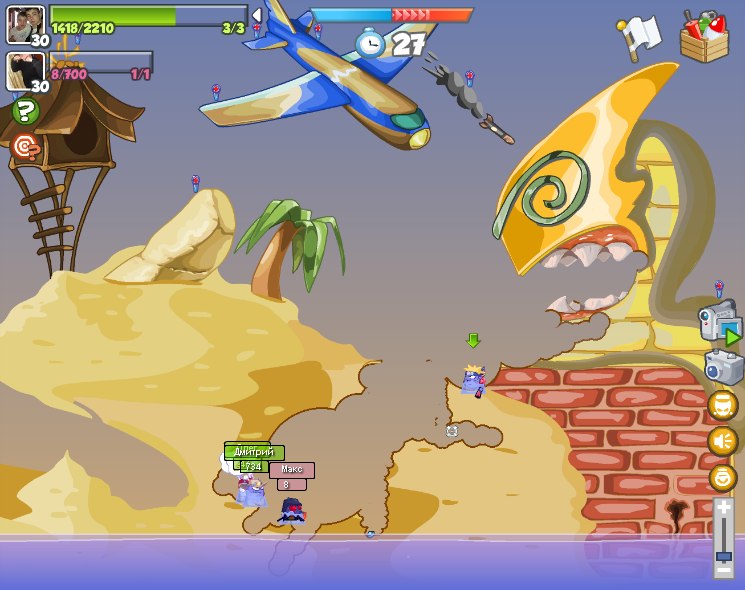The height and width of the screenshot is (590, 745).
Task: Click the orange target question icon
Action: point(26,147)
